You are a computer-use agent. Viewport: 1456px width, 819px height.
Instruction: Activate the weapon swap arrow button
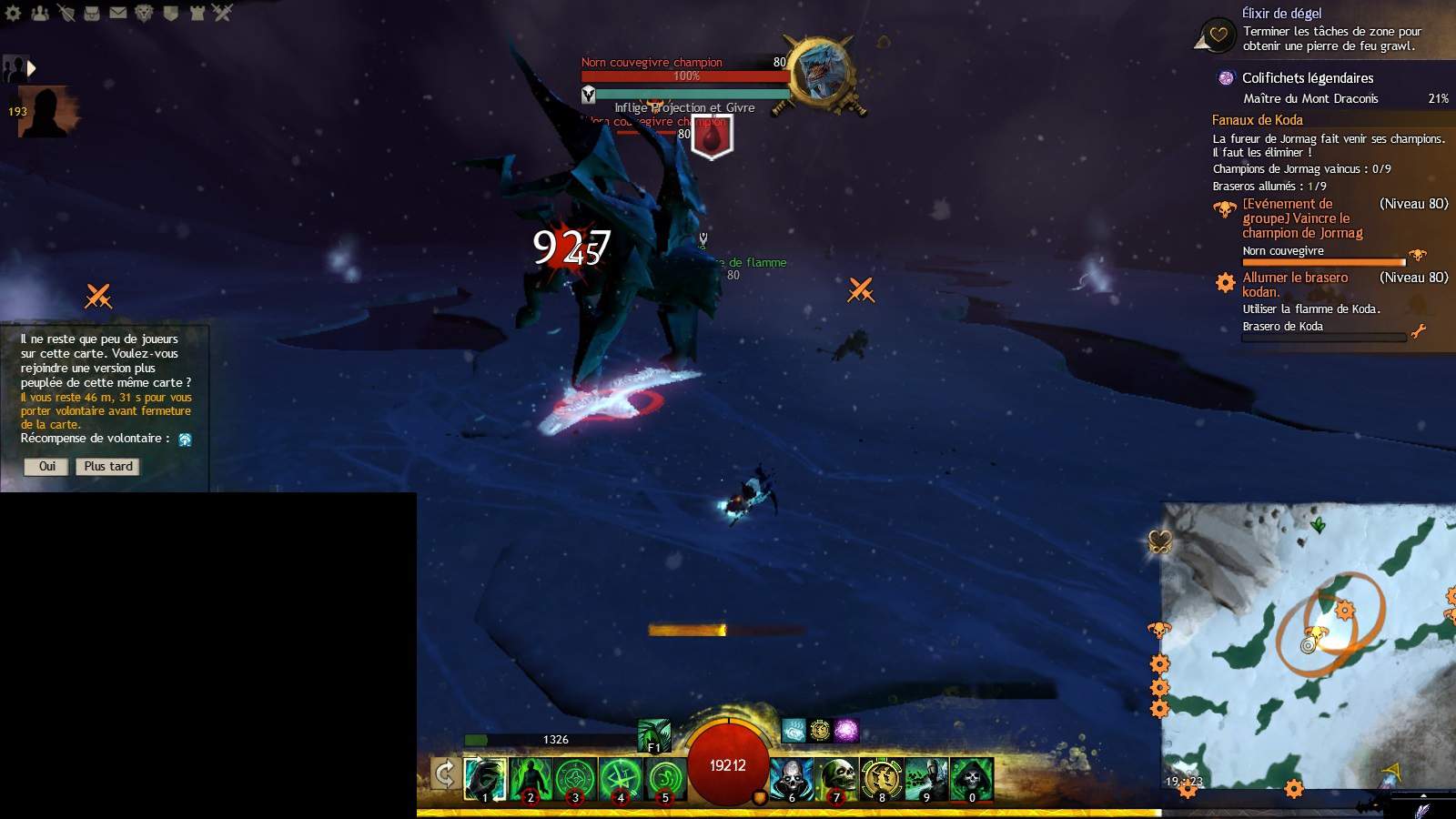[x=444, y=774]
